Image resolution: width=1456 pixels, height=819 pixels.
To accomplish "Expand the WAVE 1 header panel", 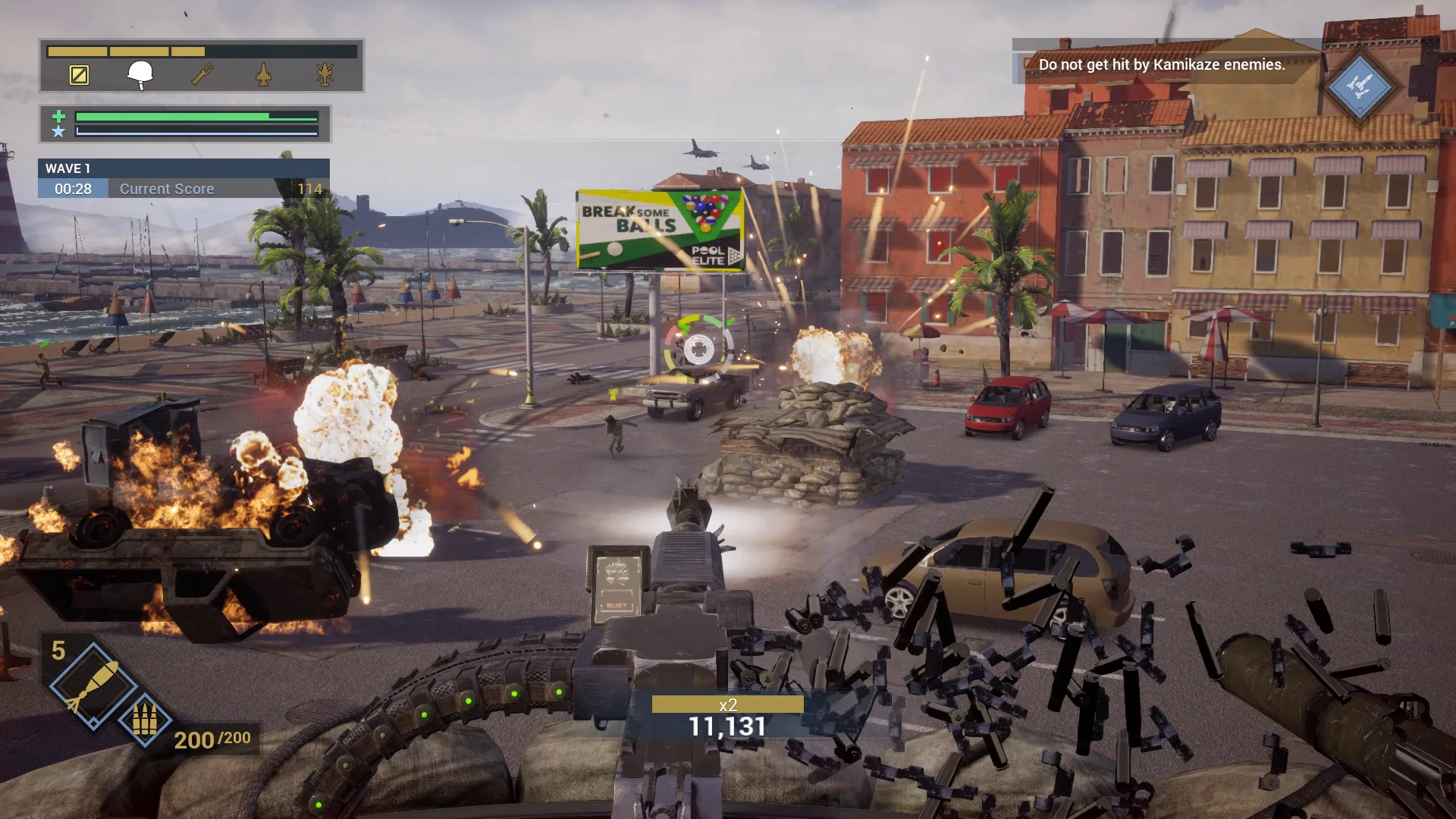I will (x=184, y=168).
